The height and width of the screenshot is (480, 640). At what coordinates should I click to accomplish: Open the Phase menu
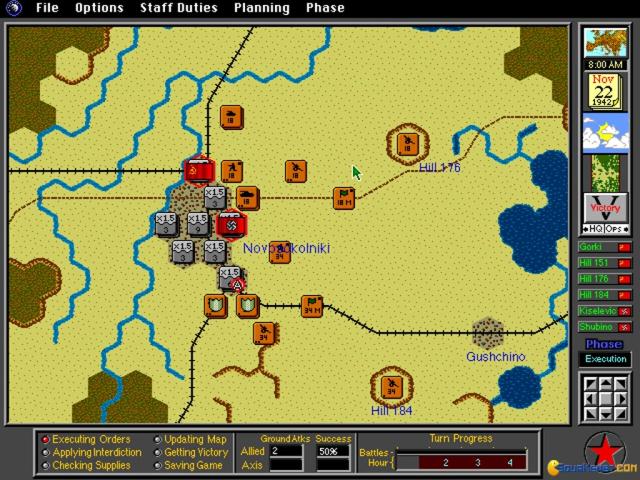325,8
